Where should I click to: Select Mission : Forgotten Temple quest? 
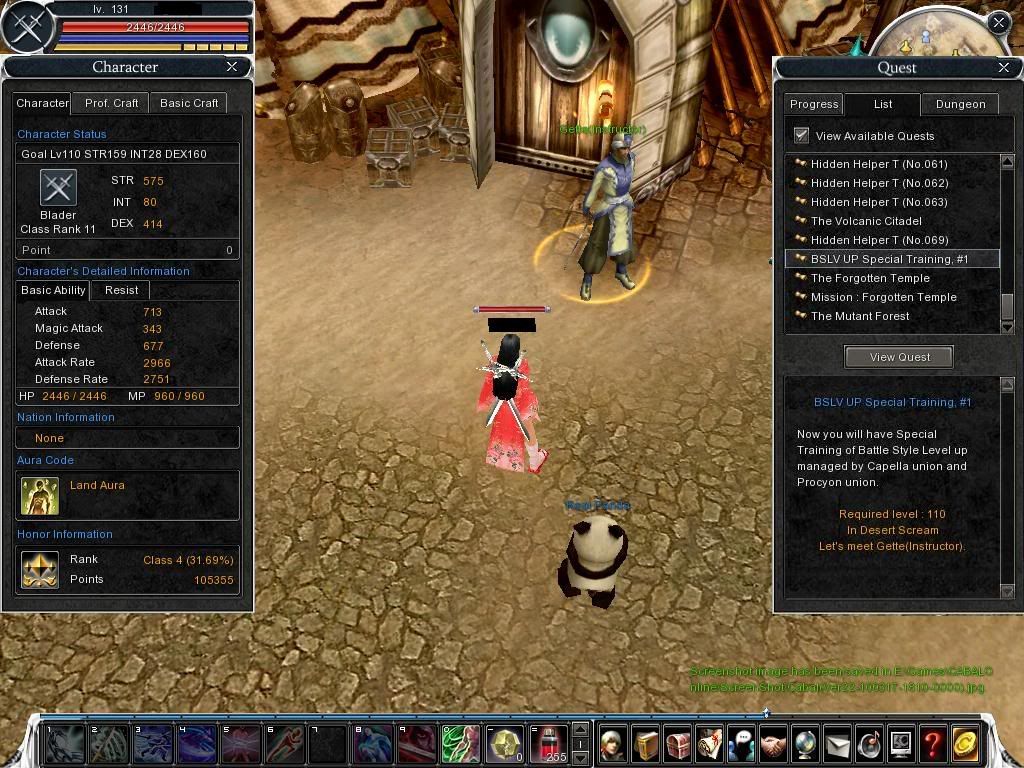883,297
